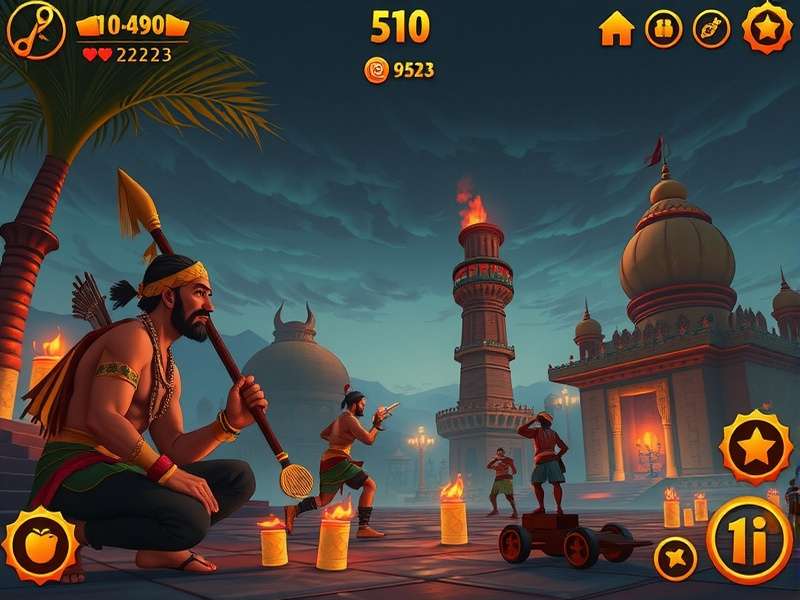Click the star badge beside the bomb icon
The width and height of the screenshot is (800, 600).
[x=767, y=27]
